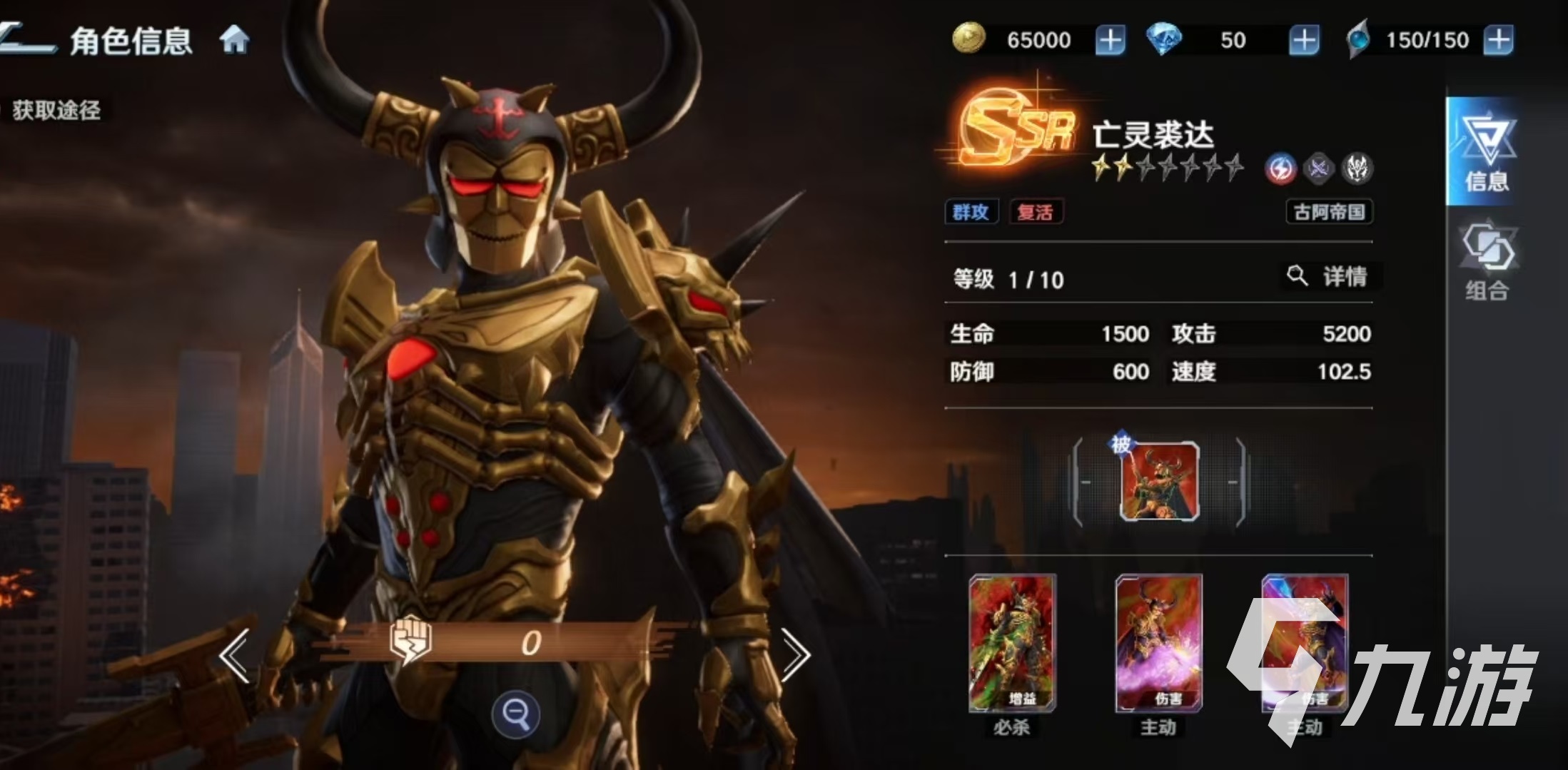Viewport: 1568px width, 770px height.
Task: View the 必杀 ultimate skill card
Action: click(1012, 644)
